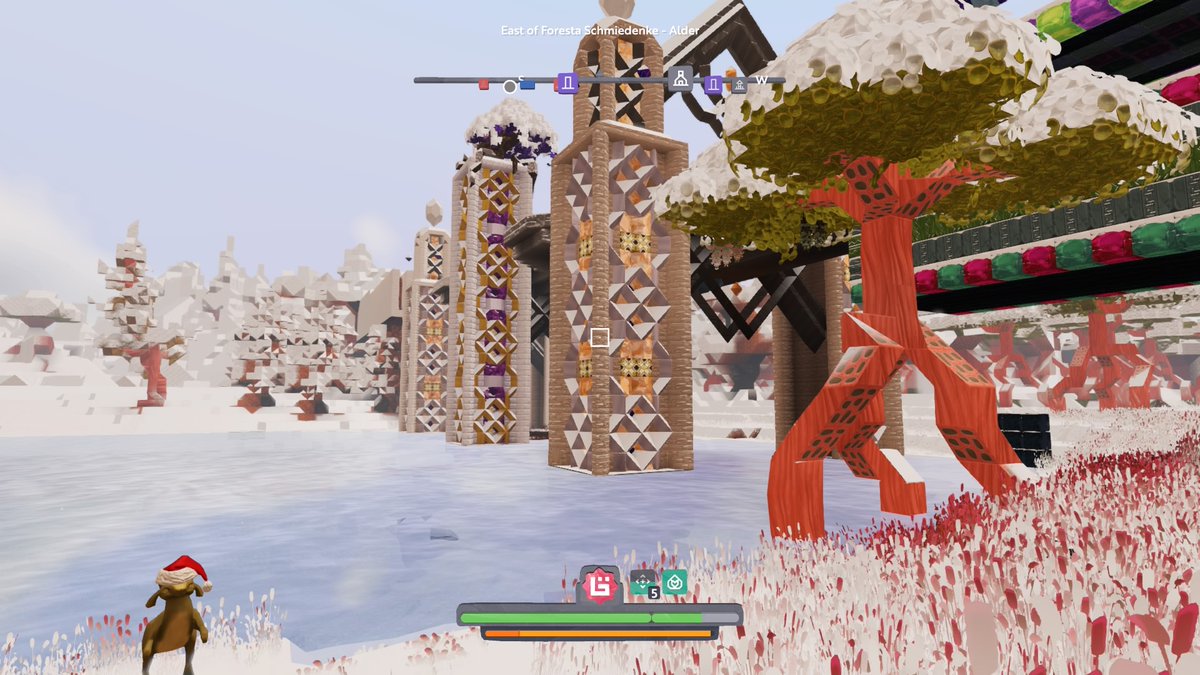Select the large grey settlement compass marker
1200x675 pixels.
tap(681, 79)
